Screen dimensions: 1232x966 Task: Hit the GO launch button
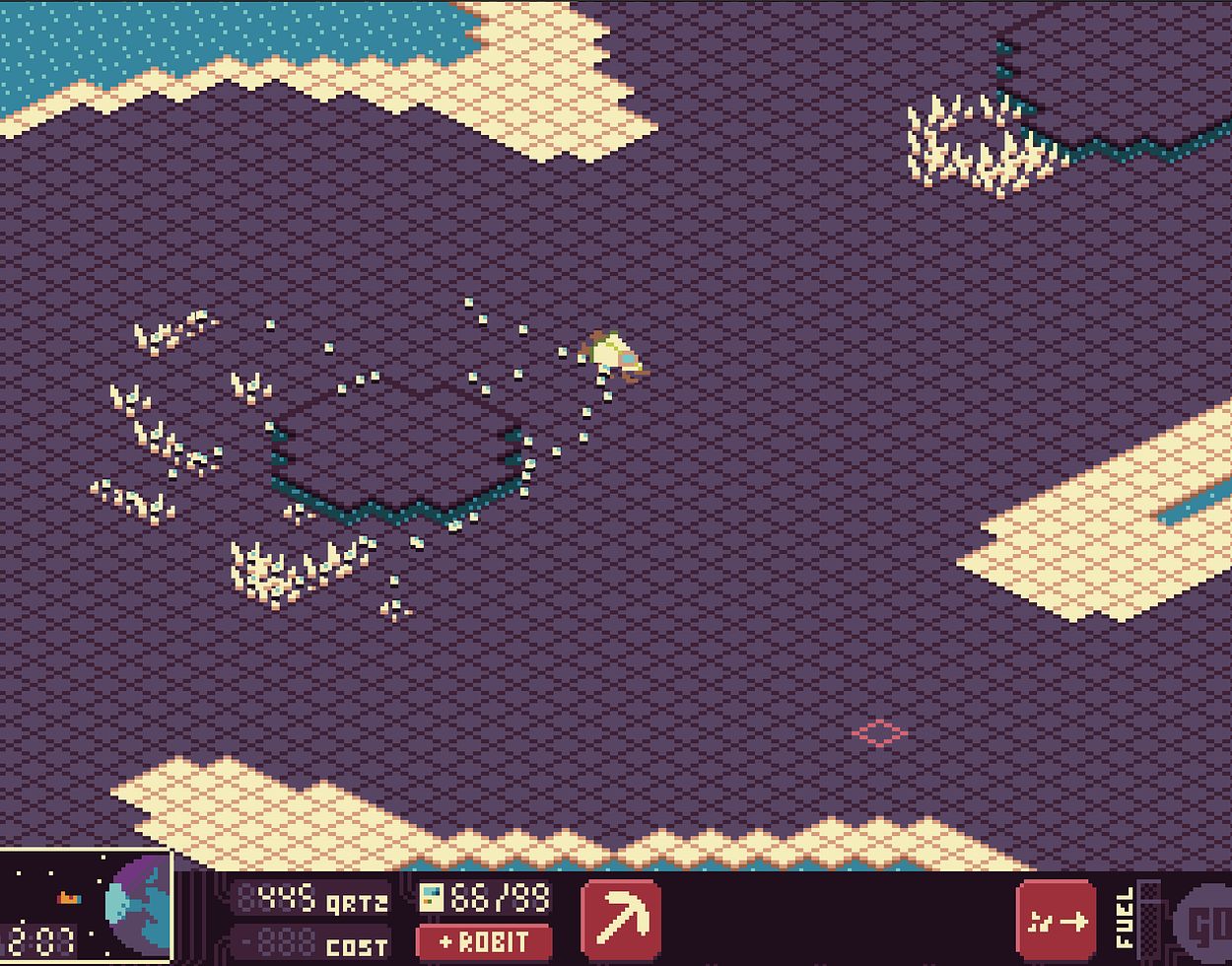[1208, 926]
